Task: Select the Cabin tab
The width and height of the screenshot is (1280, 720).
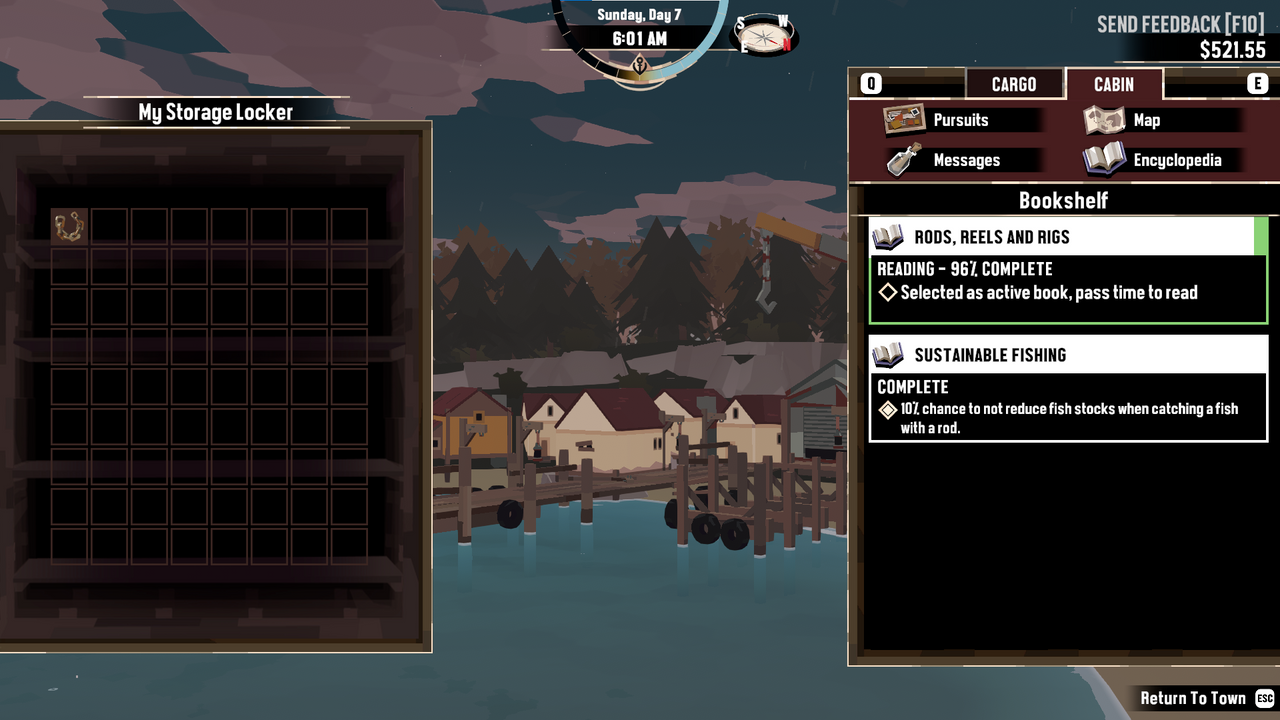Action: (x=1112, y=84)
